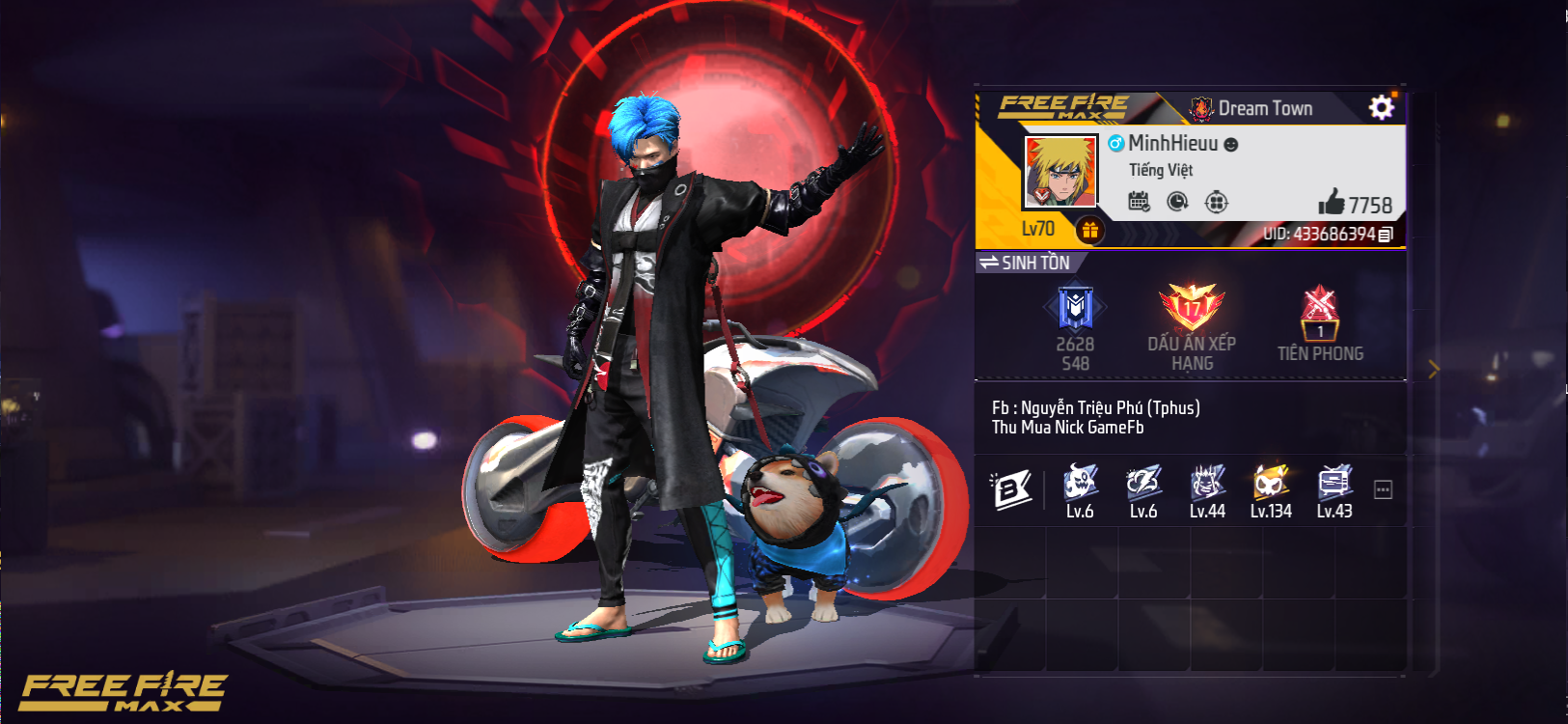Click the male gender symbol next to MinhHieuu
This screenshot has height=724, width=1568.
[1115, 143]
